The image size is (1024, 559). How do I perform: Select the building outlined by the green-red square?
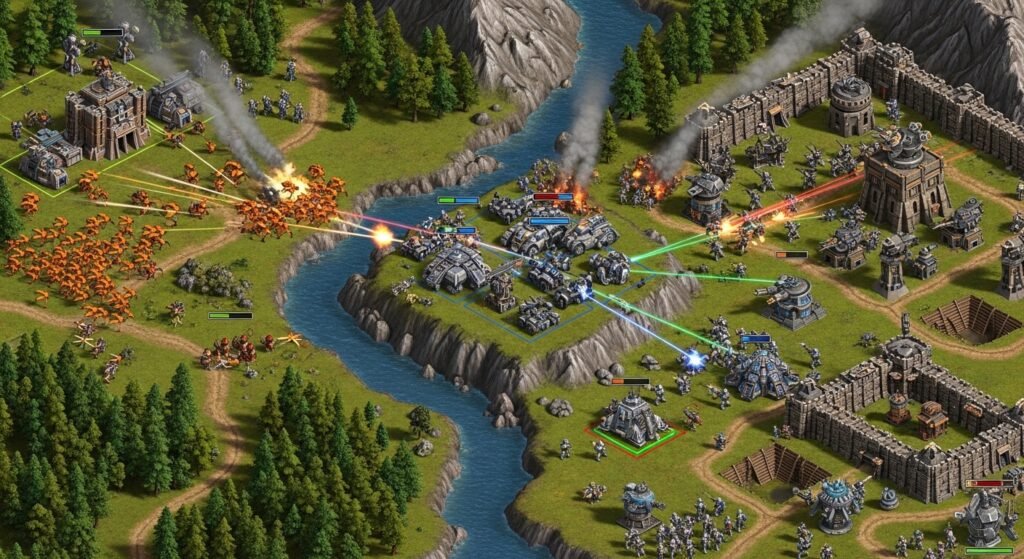coord(633,418)
